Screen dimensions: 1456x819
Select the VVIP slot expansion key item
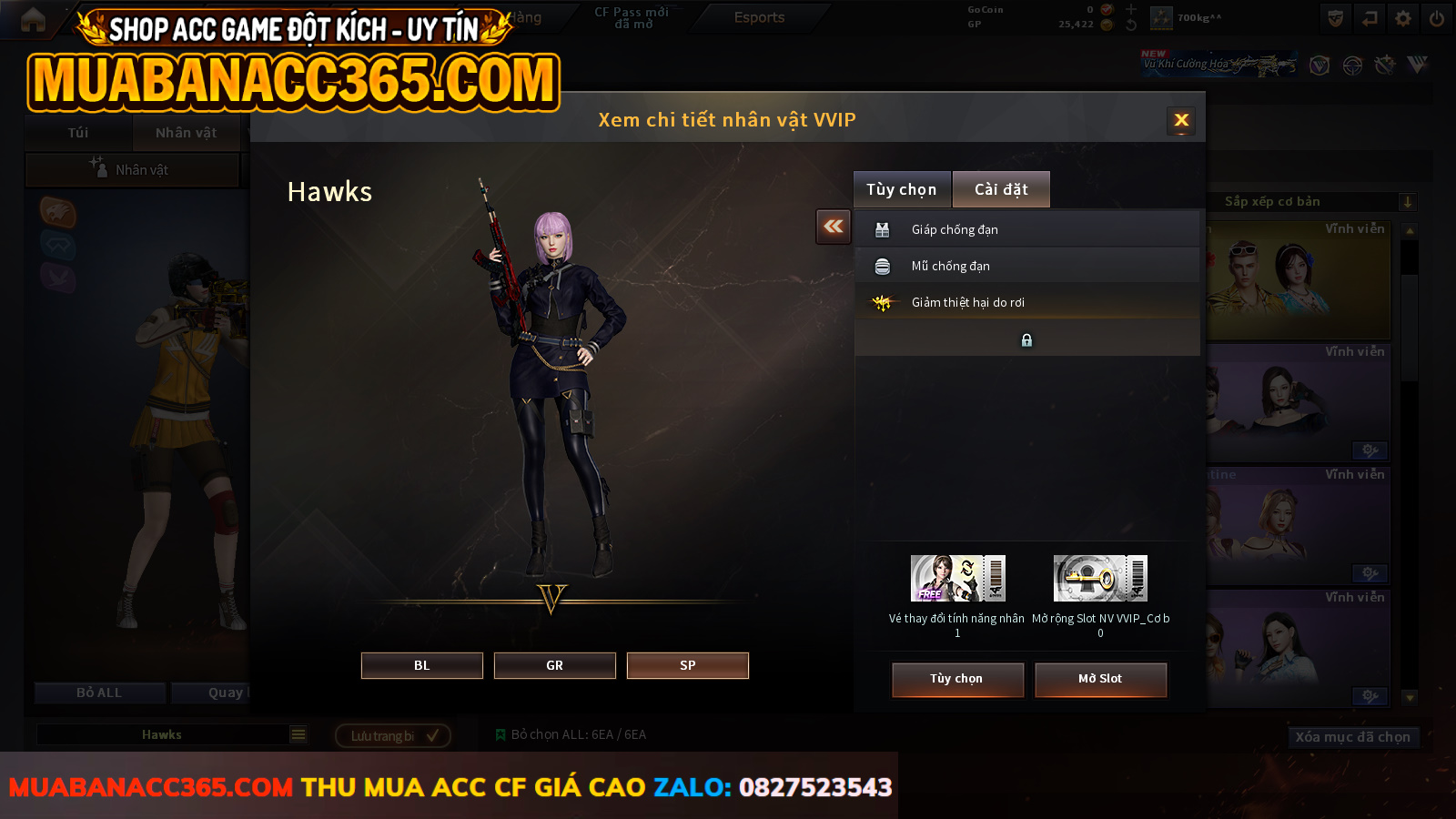coord(1100,579)
